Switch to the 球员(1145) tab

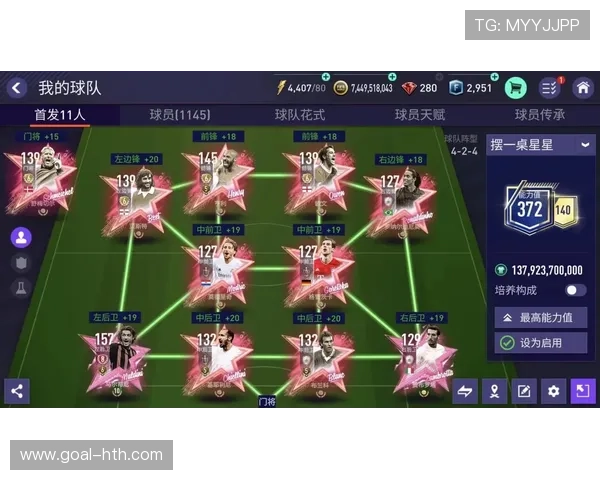180,115
